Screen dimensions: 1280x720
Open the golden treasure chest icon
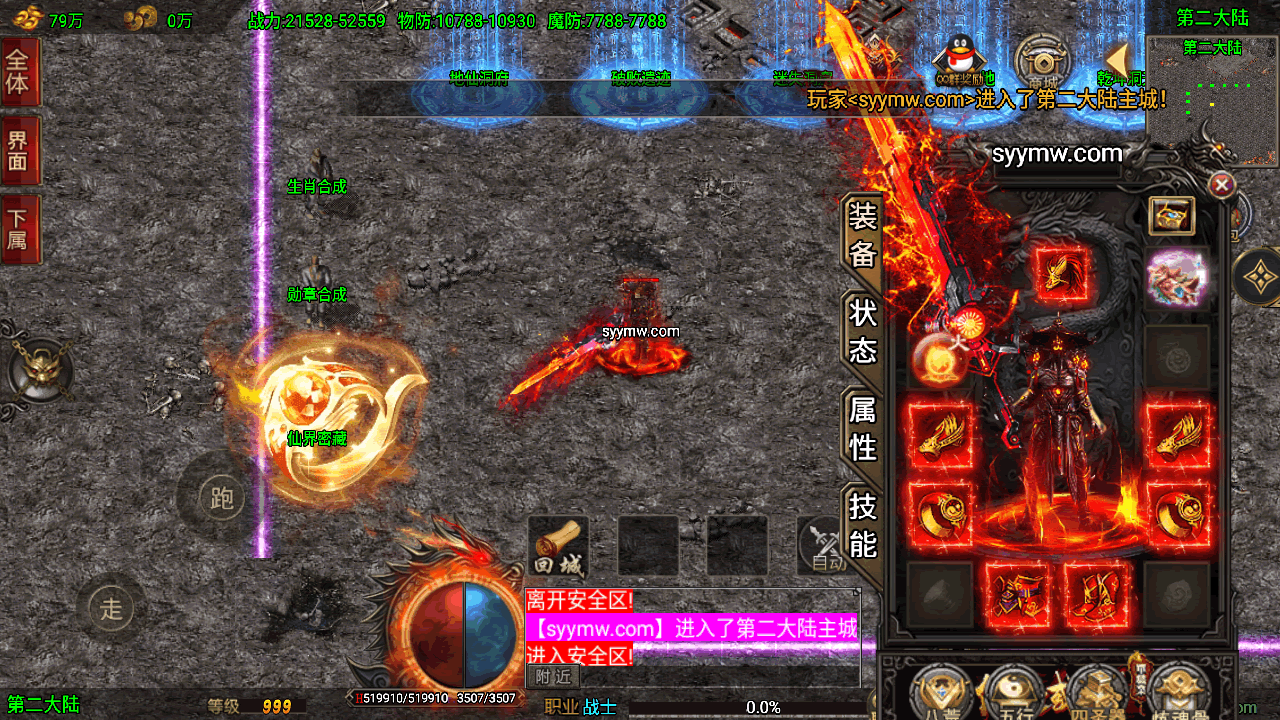click(1171, 215)
